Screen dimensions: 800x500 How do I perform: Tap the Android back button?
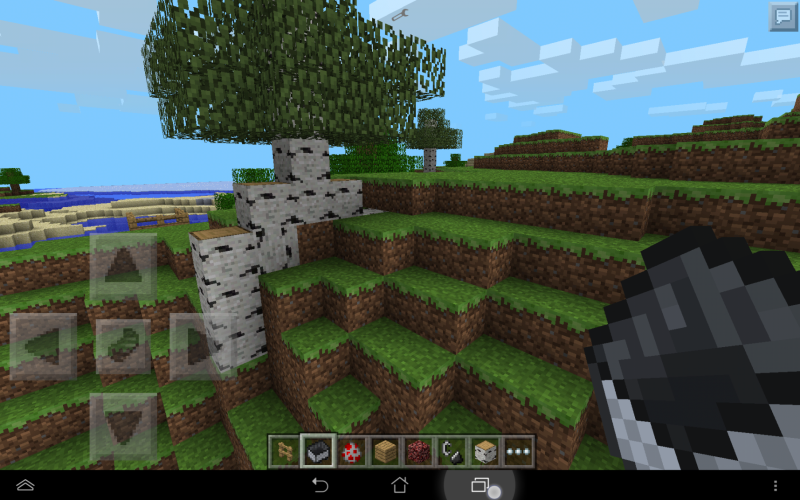(320, 485)
